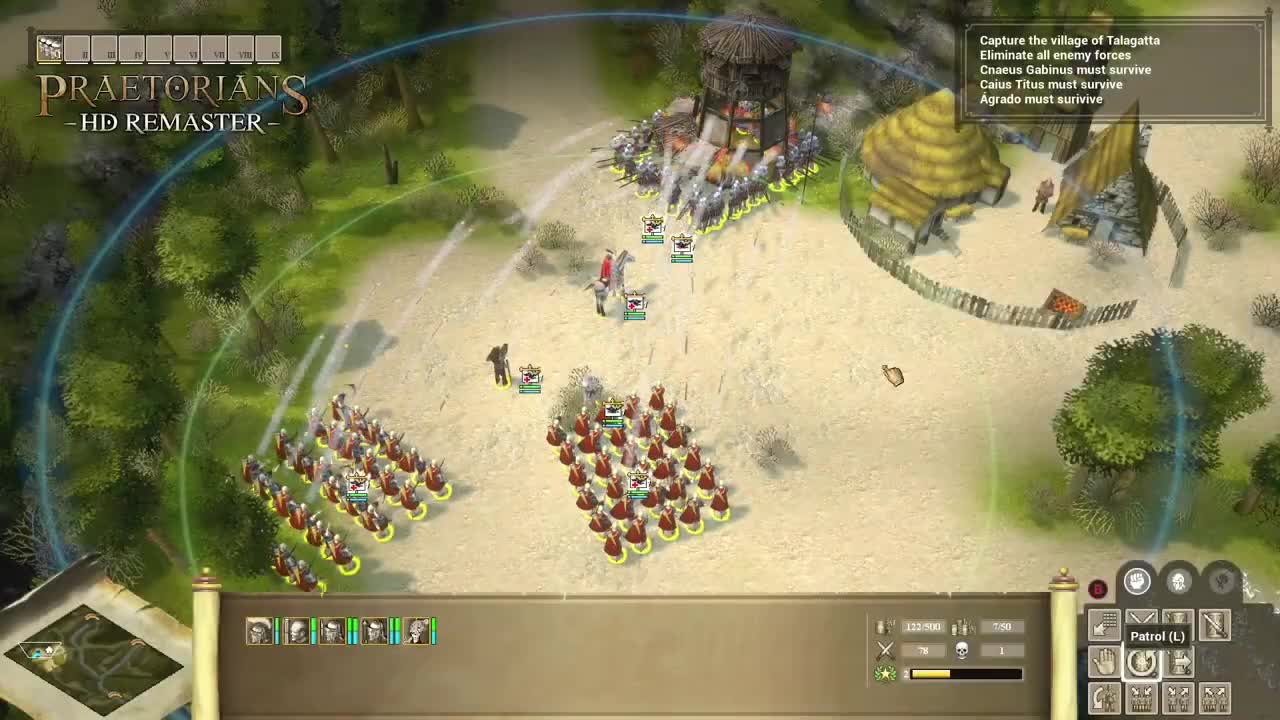This screenshot has height=720, width=1280.
Task: Select control group slot IX
Action: coord(269,49)
